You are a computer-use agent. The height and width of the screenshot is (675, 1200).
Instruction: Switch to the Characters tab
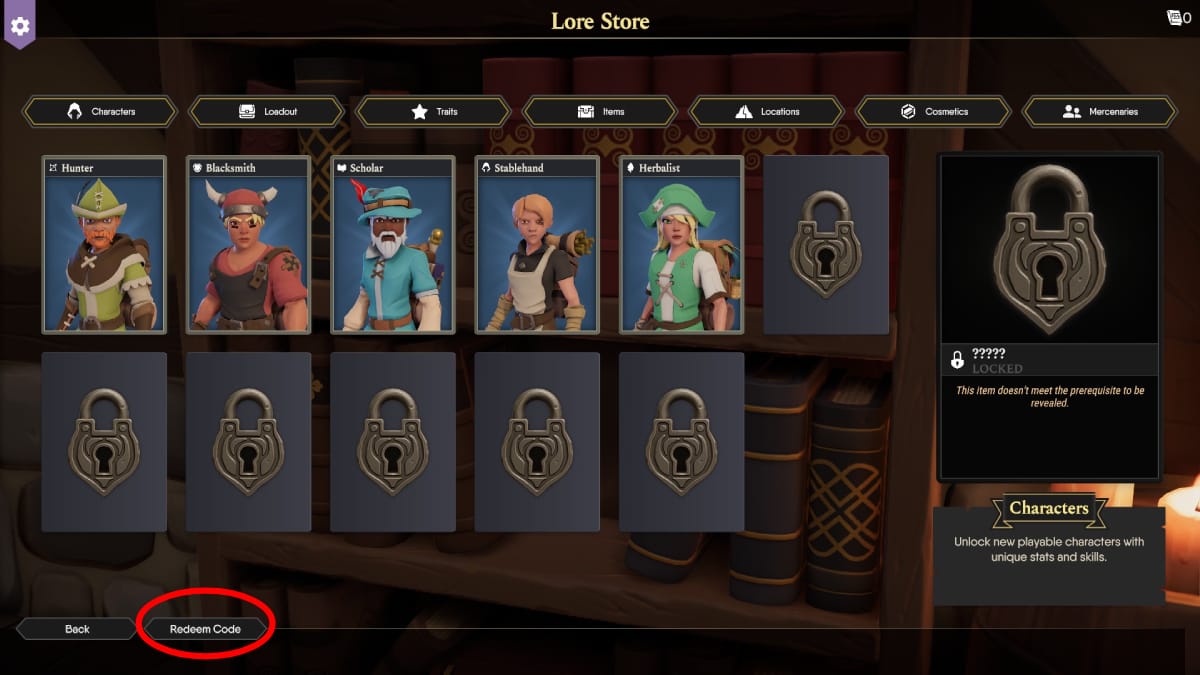tap(100, 111)
